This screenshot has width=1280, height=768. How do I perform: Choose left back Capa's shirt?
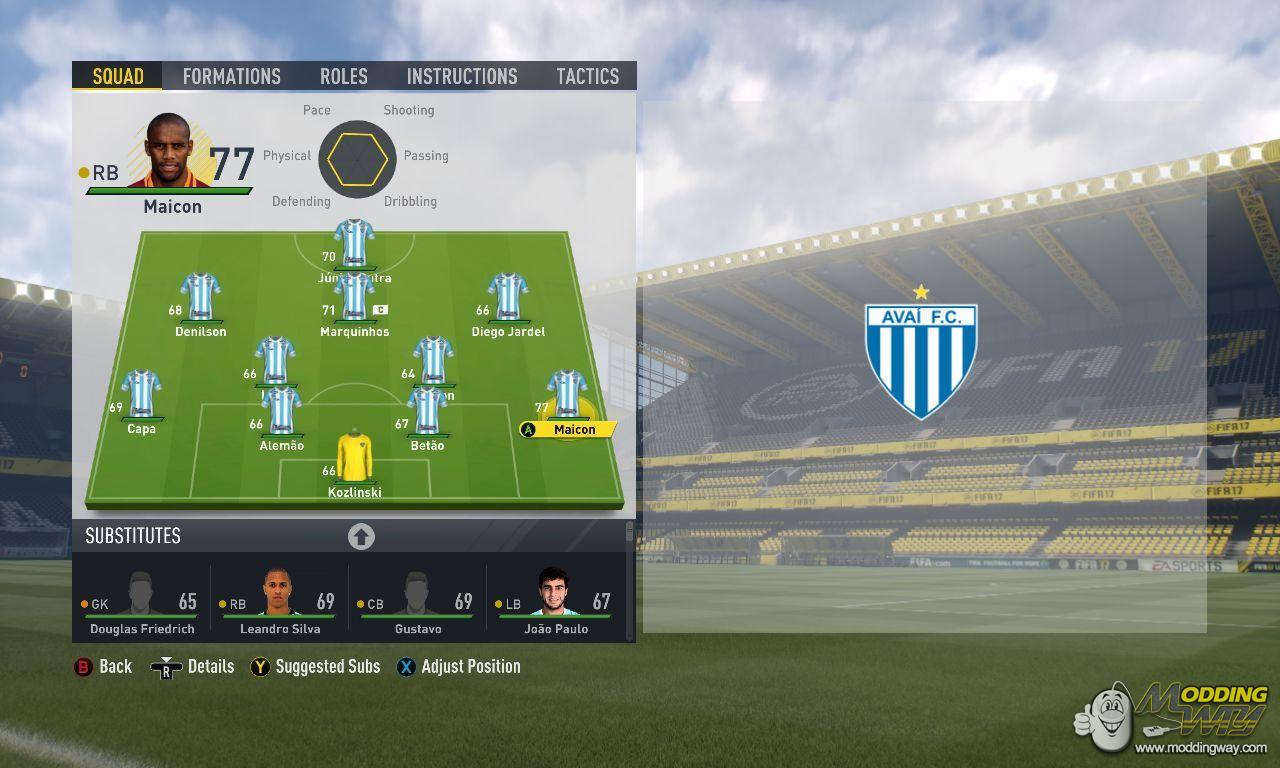[x=141, y=394]
